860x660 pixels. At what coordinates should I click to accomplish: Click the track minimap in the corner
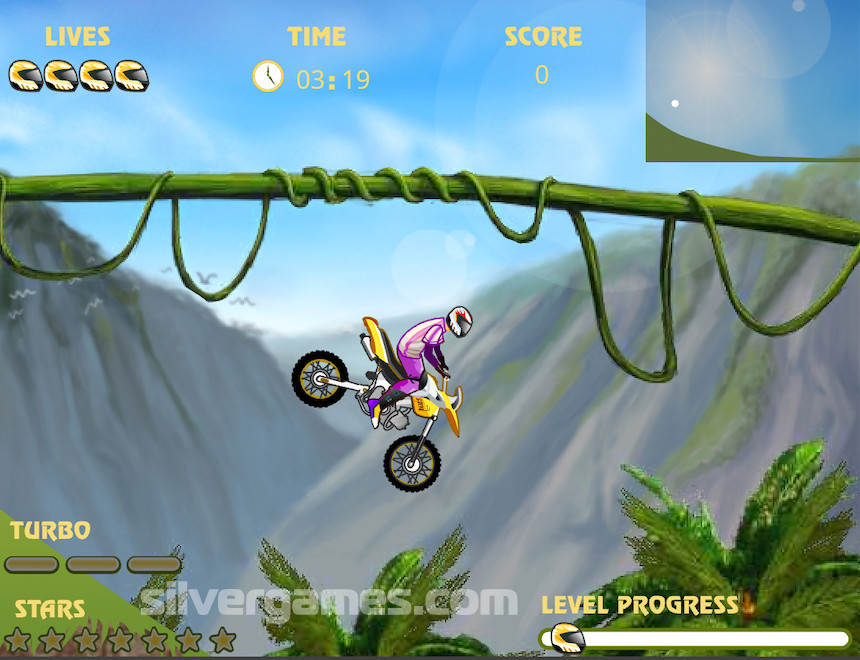[x=752, y=80]
